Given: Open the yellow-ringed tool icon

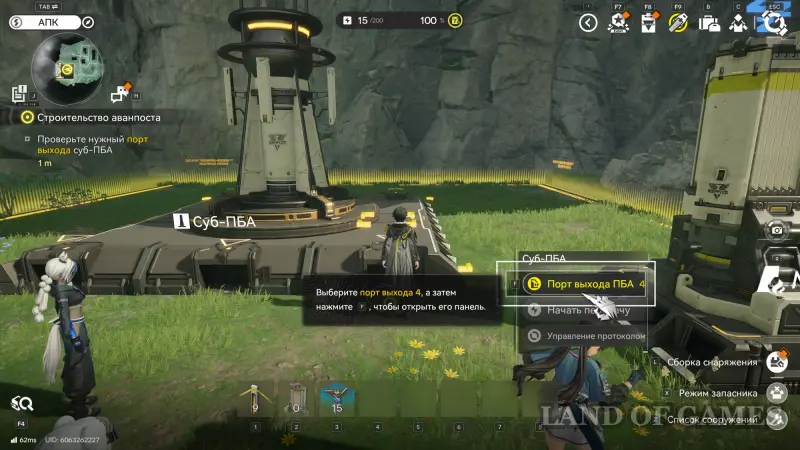Looking at the screenshot, I should coord(678,23).
